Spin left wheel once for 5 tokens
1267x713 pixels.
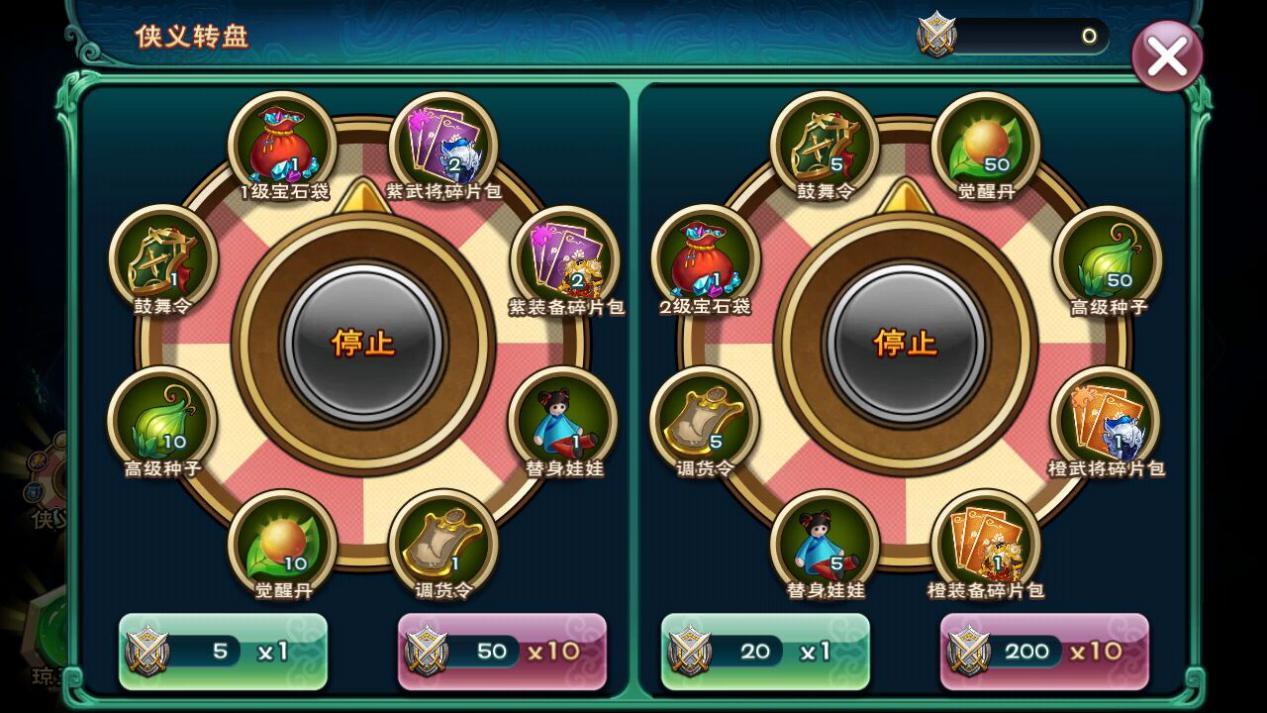pyautogui.click(x=223, y=652)
